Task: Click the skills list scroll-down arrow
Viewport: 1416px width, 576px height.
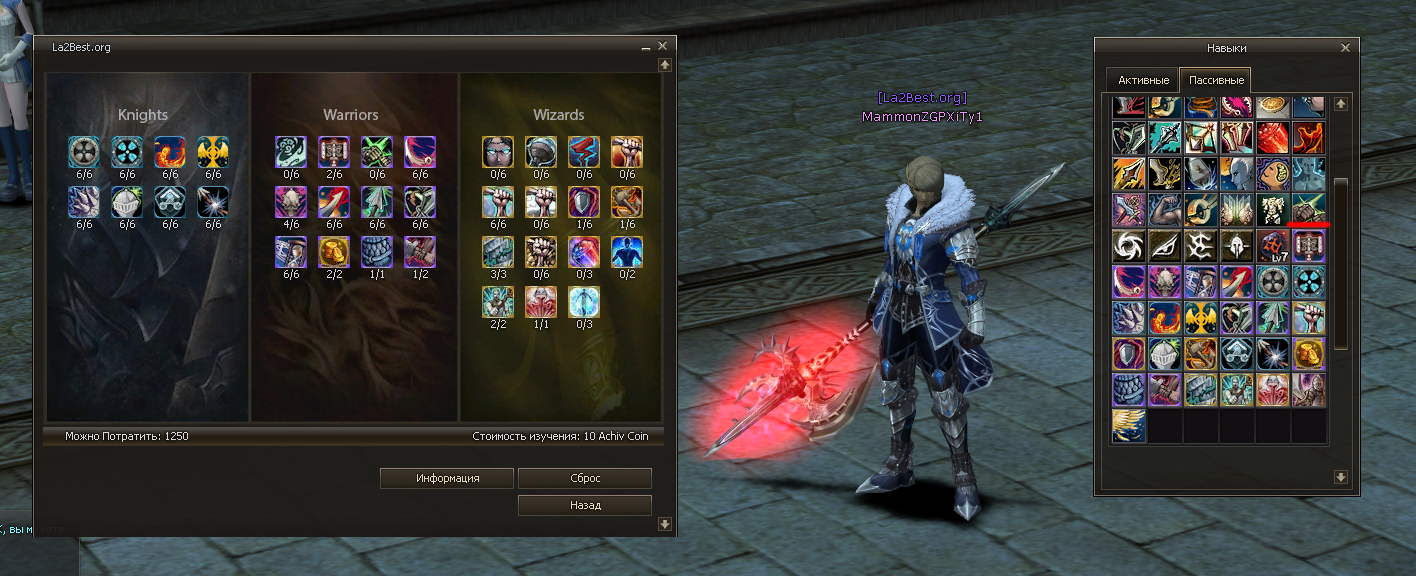Action: click(x=1341, y=478)
